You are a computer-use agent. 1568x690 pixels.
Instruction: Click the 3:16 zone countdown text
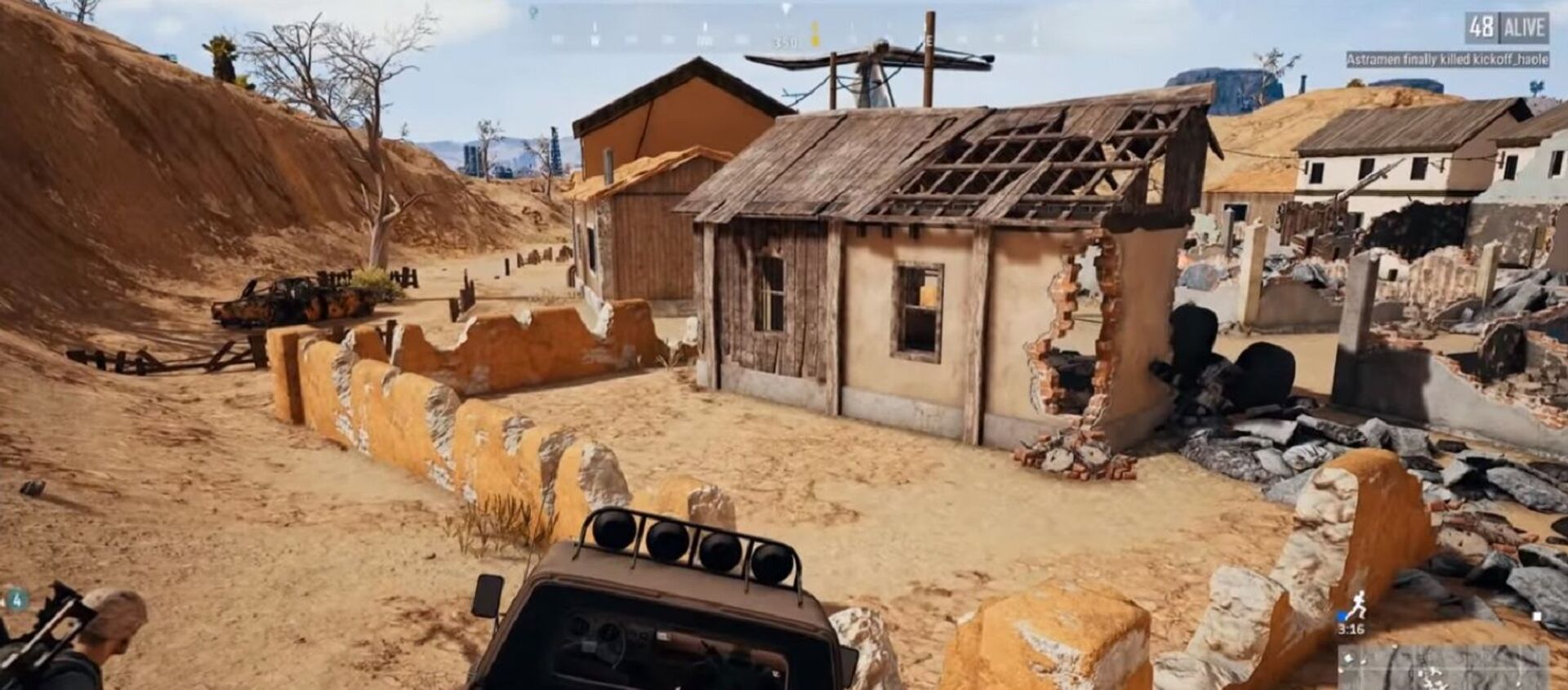click(x=1350, y=630)
